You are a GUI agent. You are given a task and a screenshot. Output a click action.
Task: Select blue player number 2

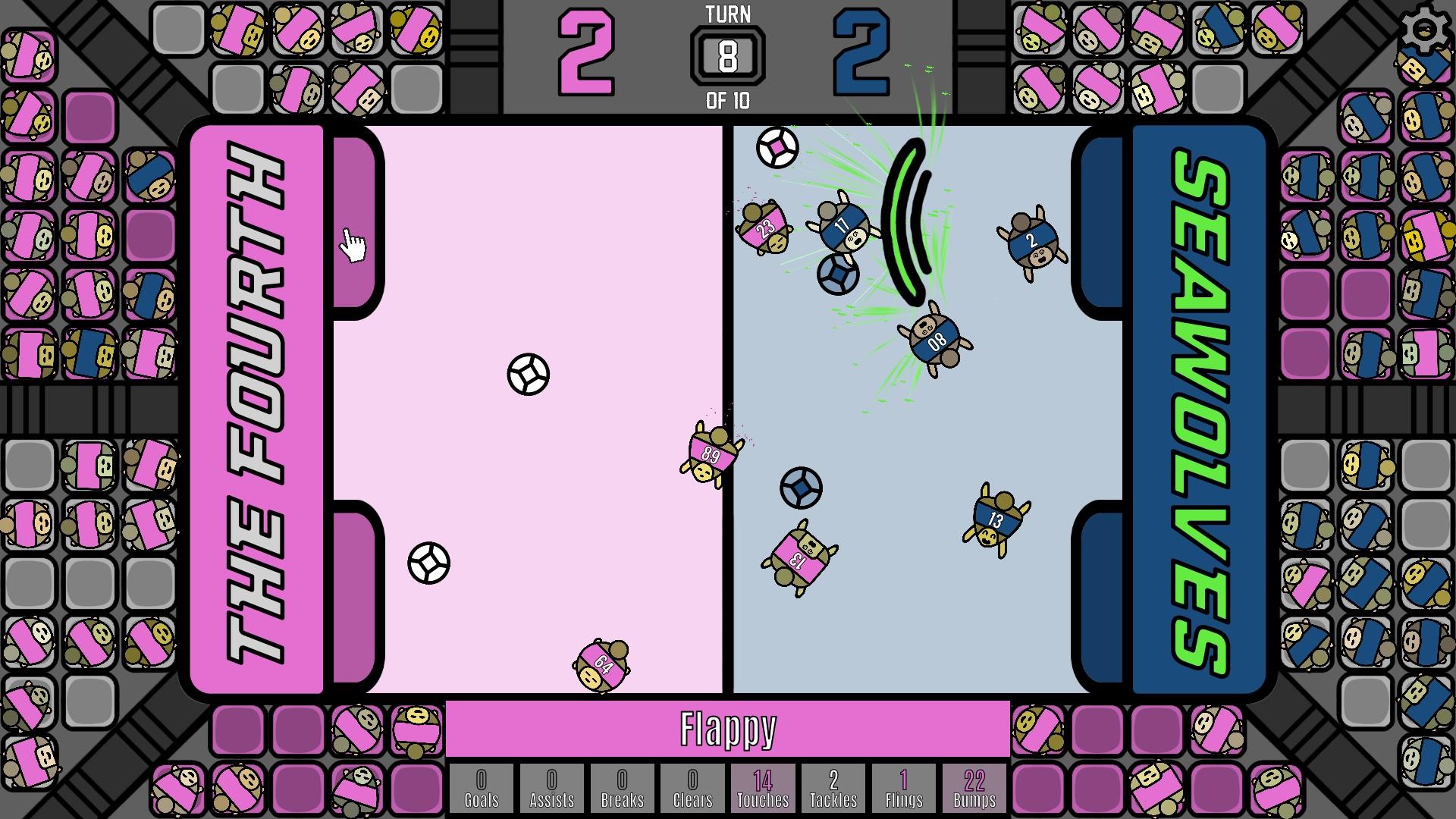click(x=1031, y=241)
